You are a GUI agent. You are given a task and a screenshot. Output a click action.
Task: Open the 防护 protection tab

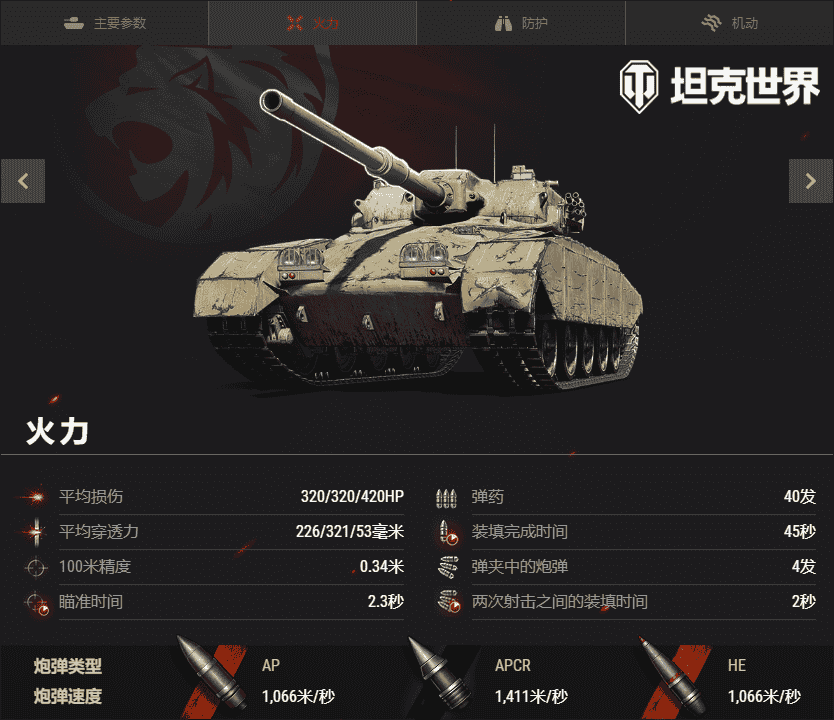point(521,23)
